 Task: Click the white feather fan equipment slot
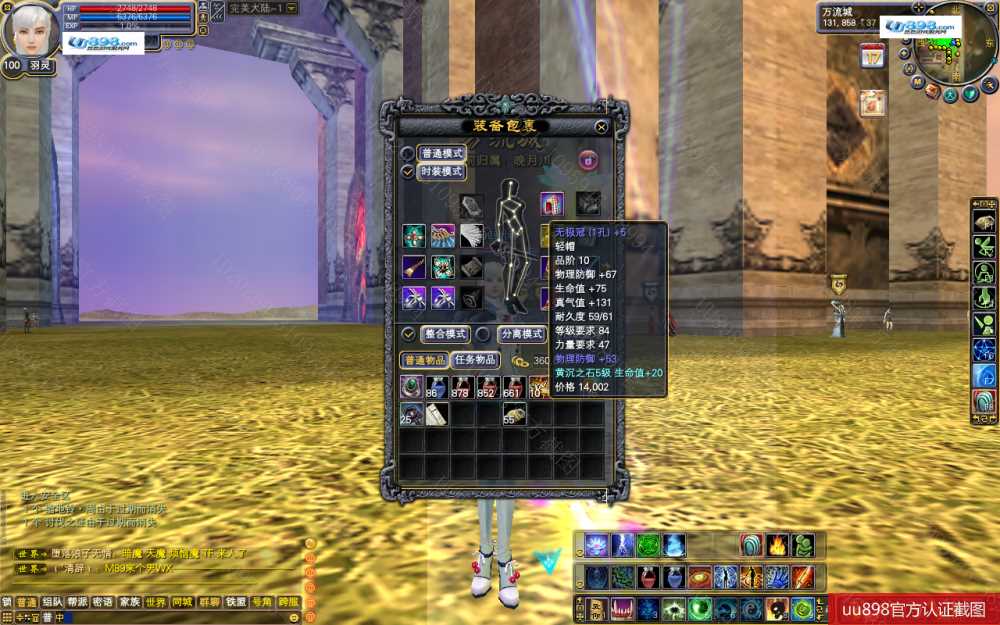point(471,235)
